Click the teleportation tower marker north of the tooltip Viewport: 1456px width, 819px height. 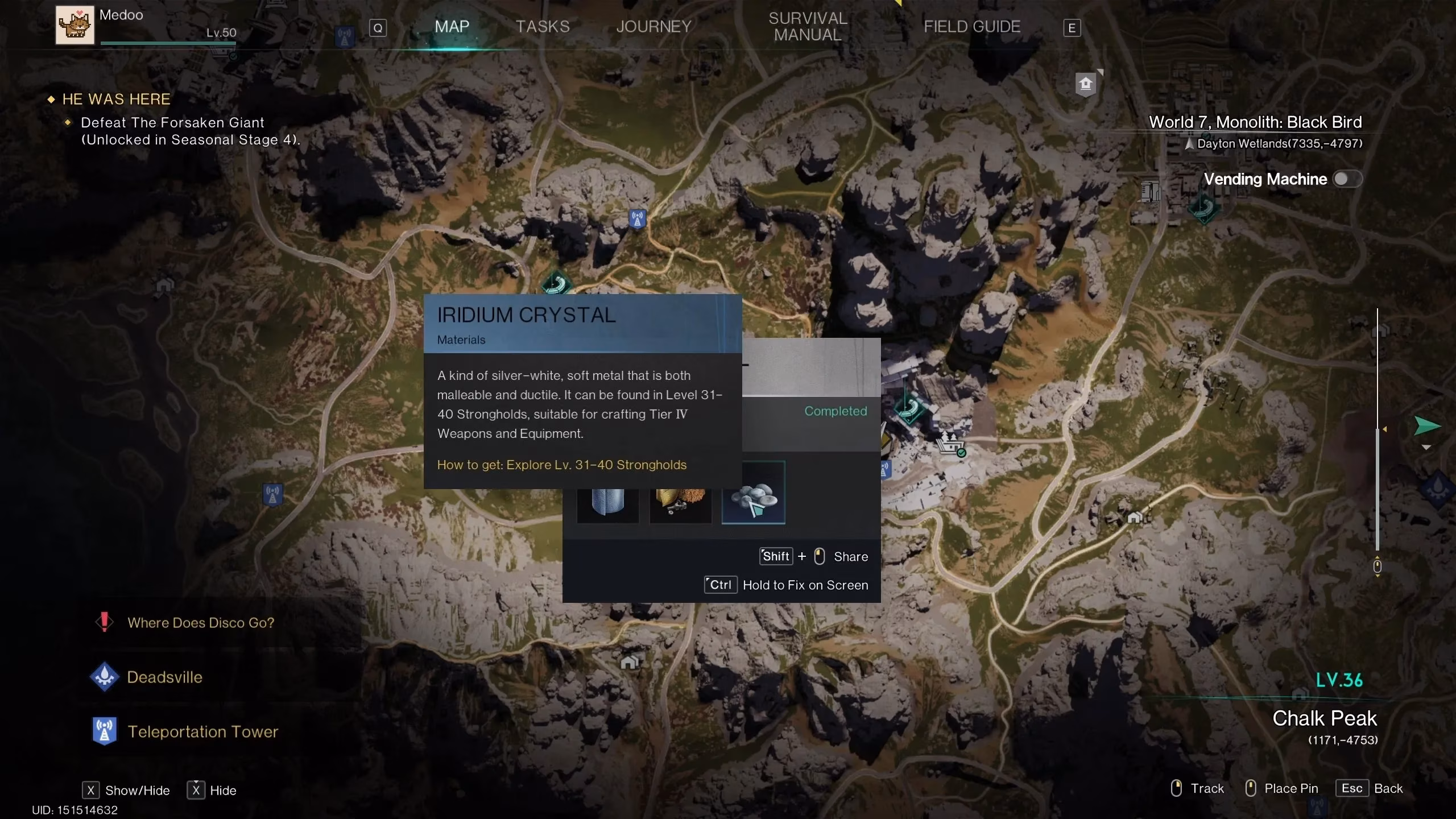tap(637, 218)
